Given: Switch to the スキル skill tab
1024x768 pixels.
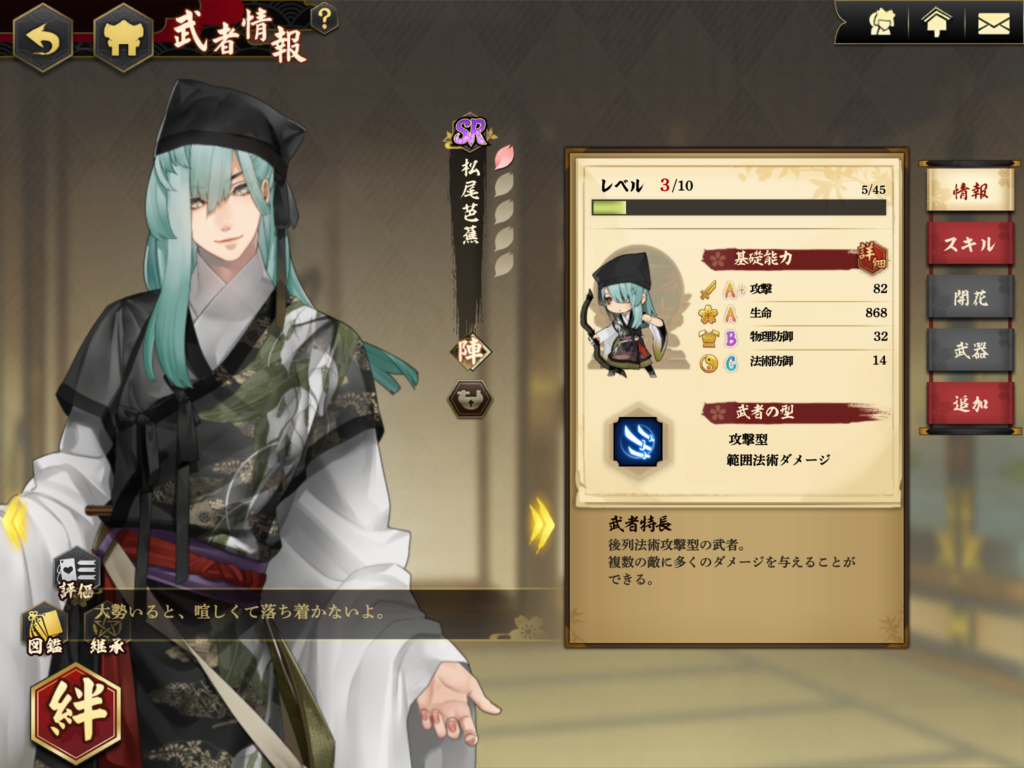Looking at the screenshot, I should 970,243.
